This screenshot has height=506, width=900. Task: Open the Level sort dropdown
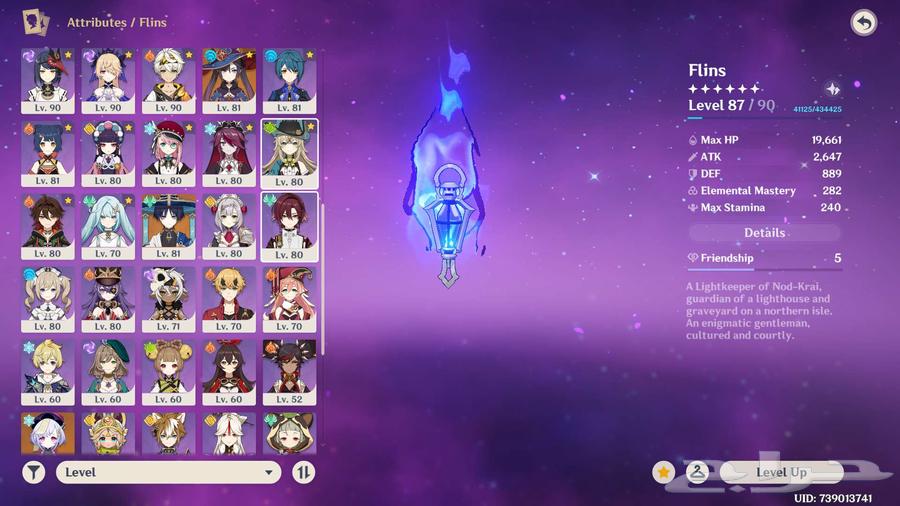(168, 472)
